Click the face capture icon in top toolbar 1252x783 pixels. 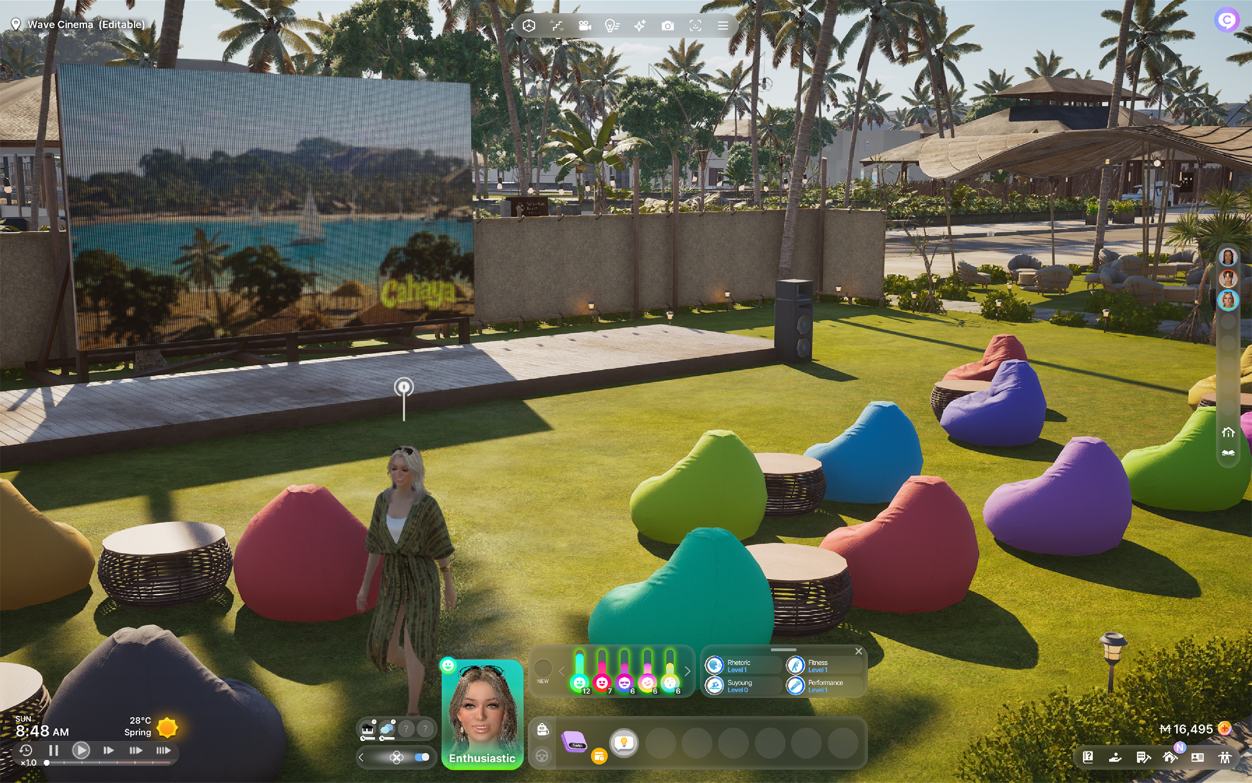(x=696, y=26)
